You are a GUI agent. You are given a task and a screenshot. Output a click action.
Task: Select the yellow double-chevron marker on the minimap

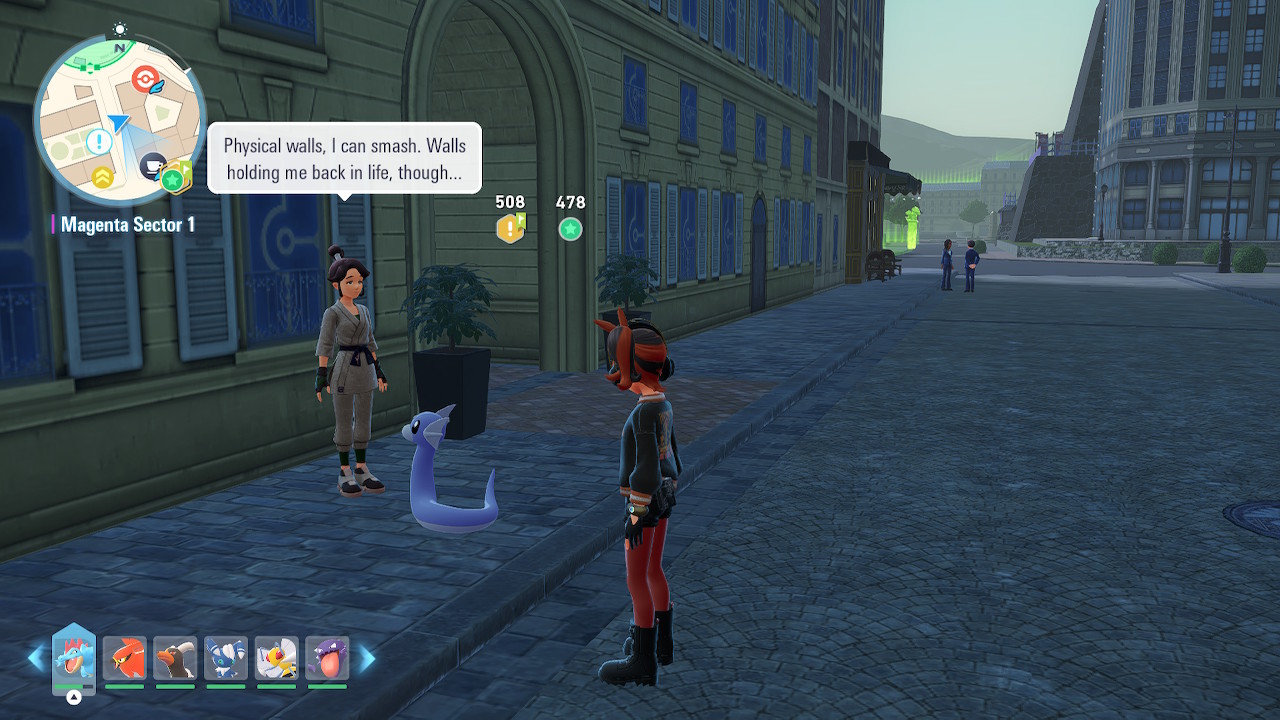click(x=102, y=178)
